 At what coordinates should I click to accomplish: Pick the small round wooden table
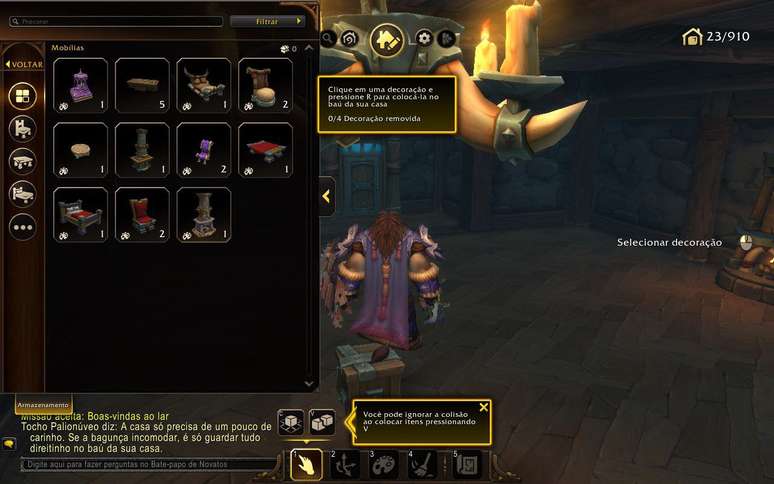(80, 150)
